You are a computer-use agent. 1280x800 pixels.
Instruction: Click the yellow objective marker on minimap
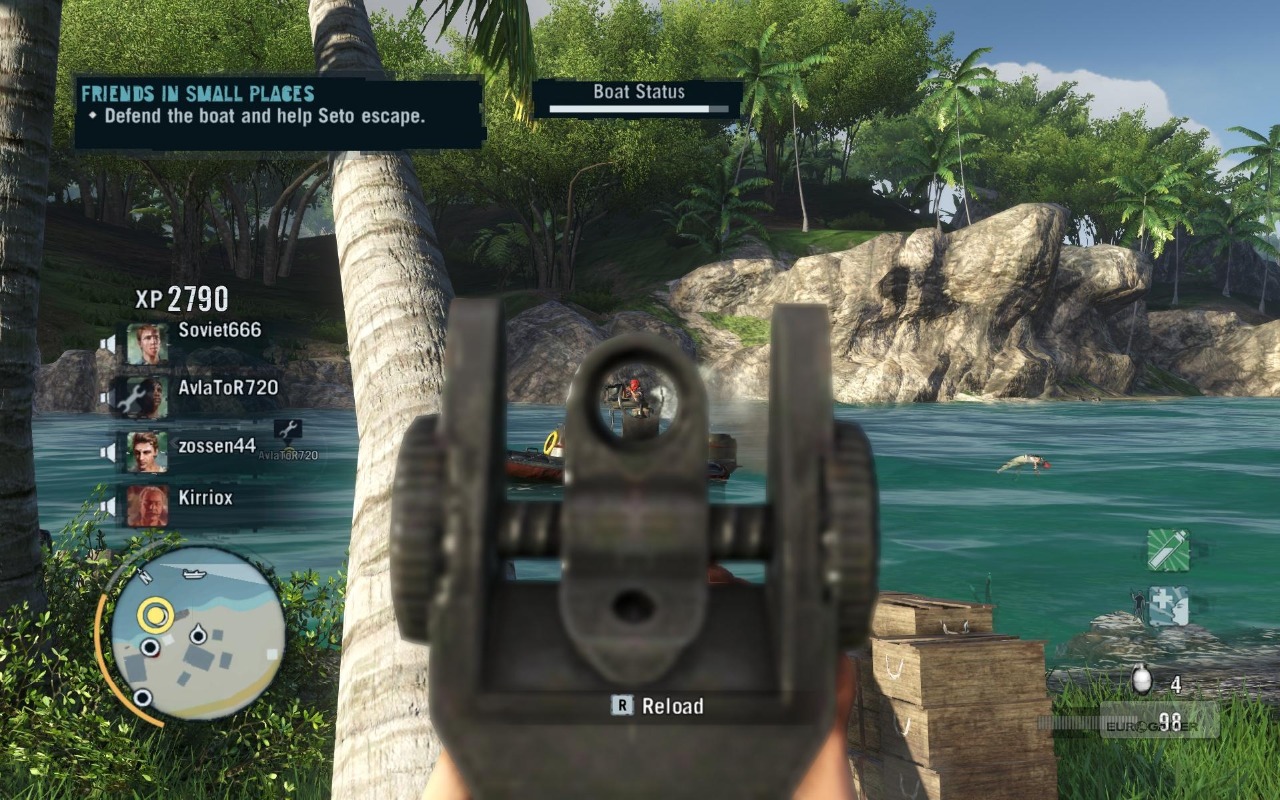coord(155,614)
